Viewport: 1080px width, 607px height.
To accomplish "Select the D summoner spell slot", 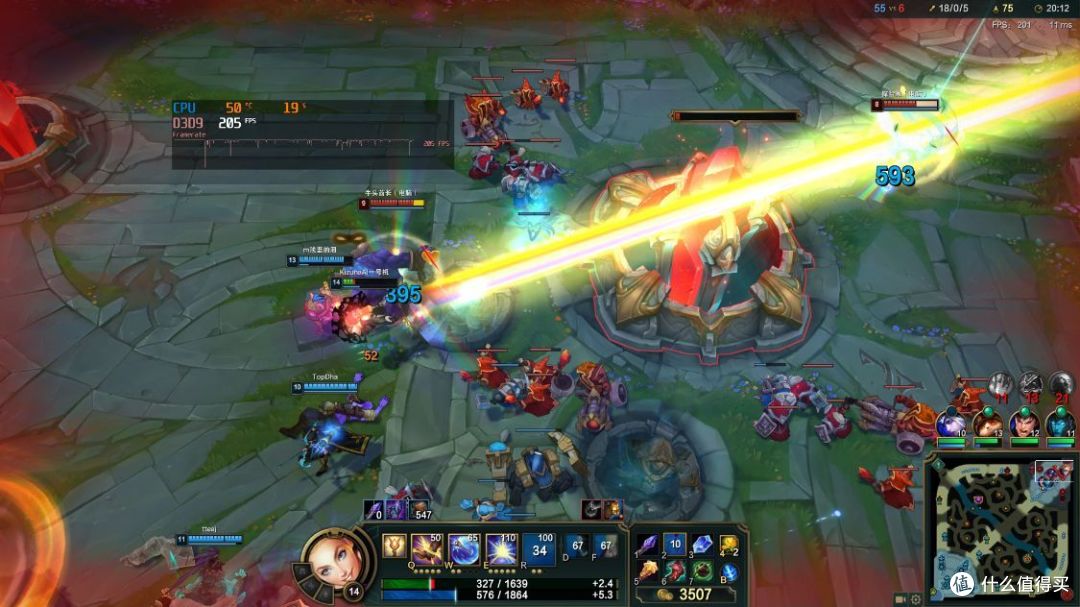I will coord(576,547).
